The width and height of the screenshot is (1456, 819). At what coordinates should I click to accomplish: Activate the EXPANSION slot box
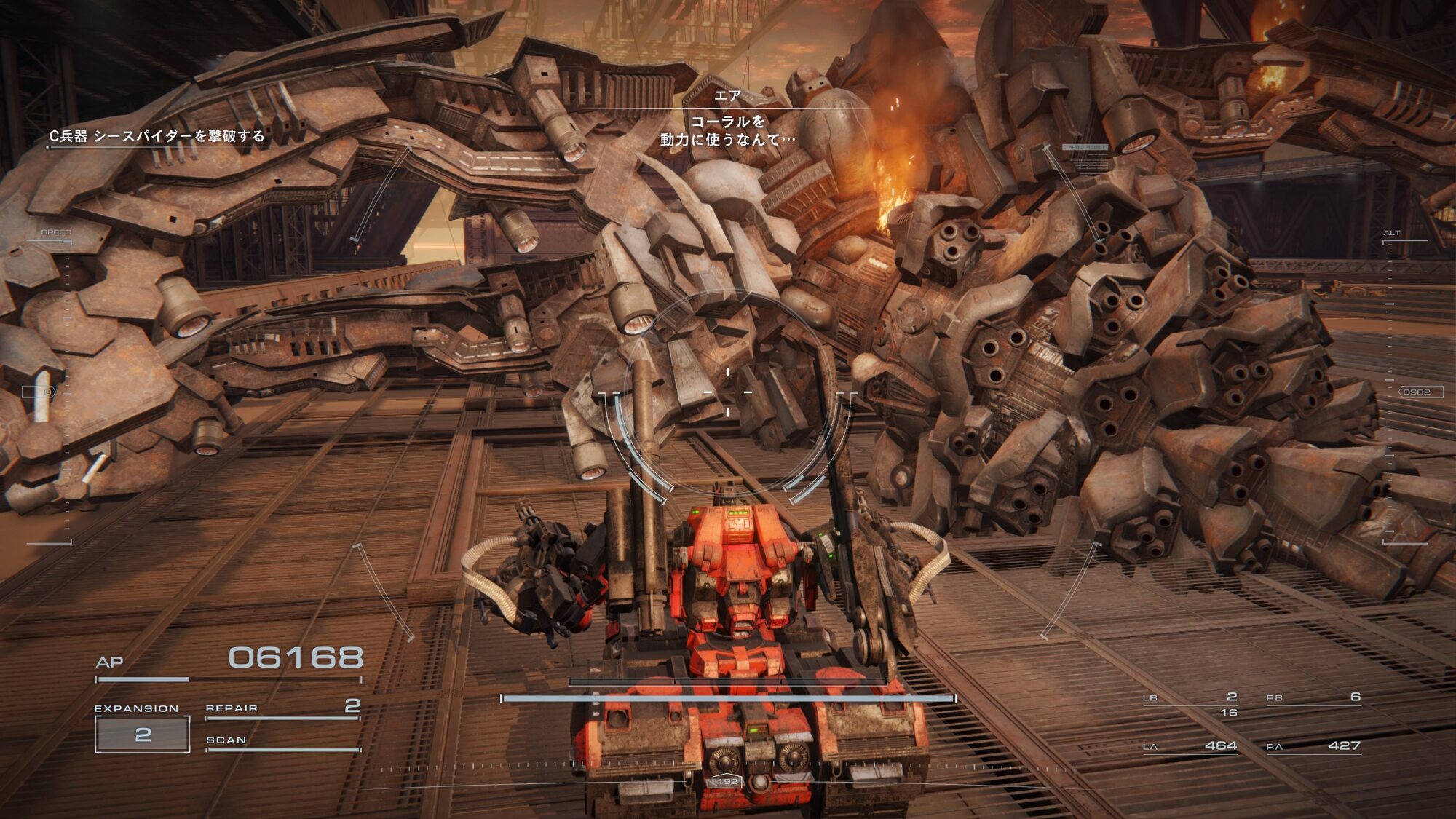[143, 734]
